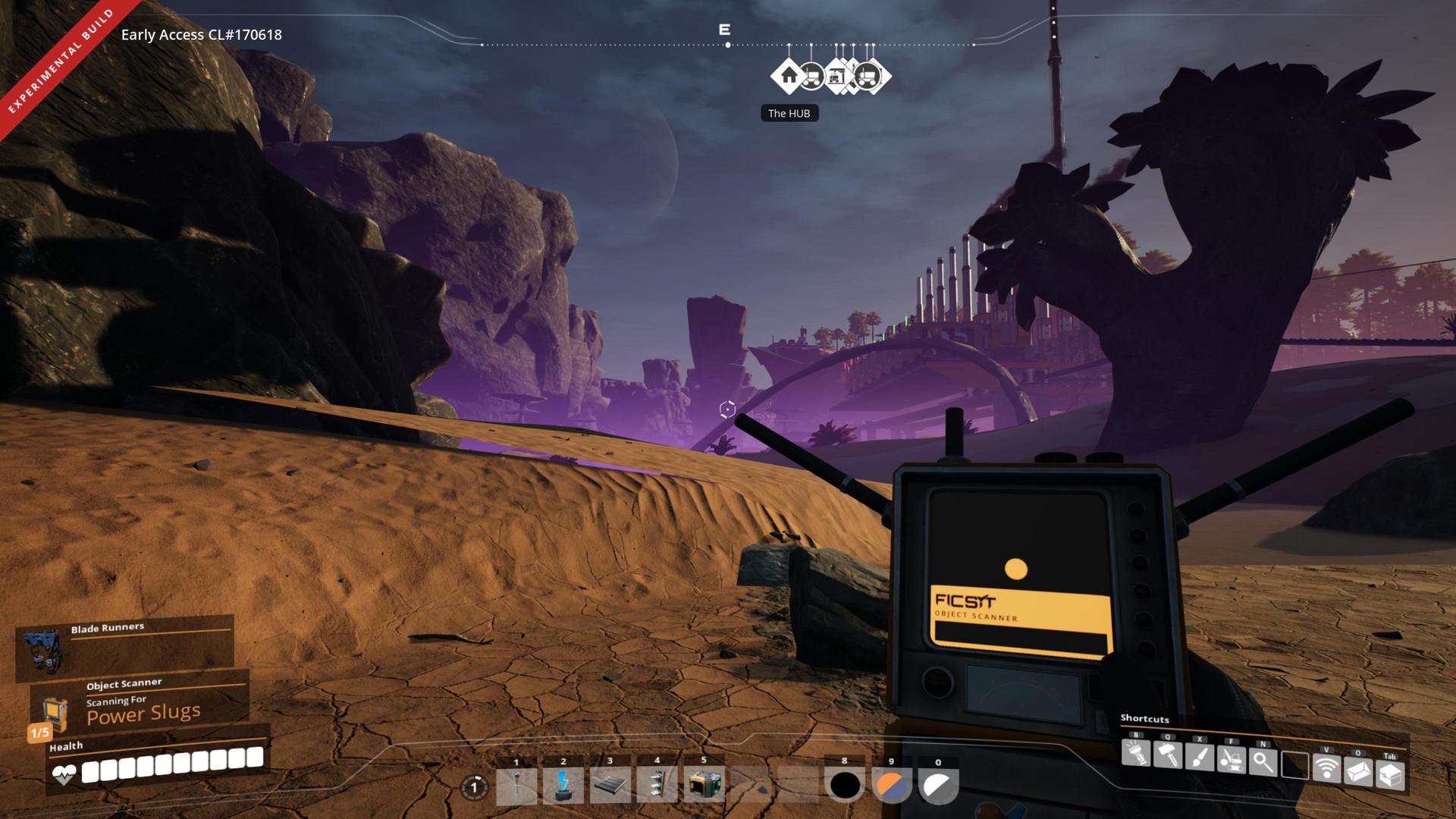Open the inventory chest shortcut
This screenshot has height=819, width=1456.
(x=1390, y=774)
